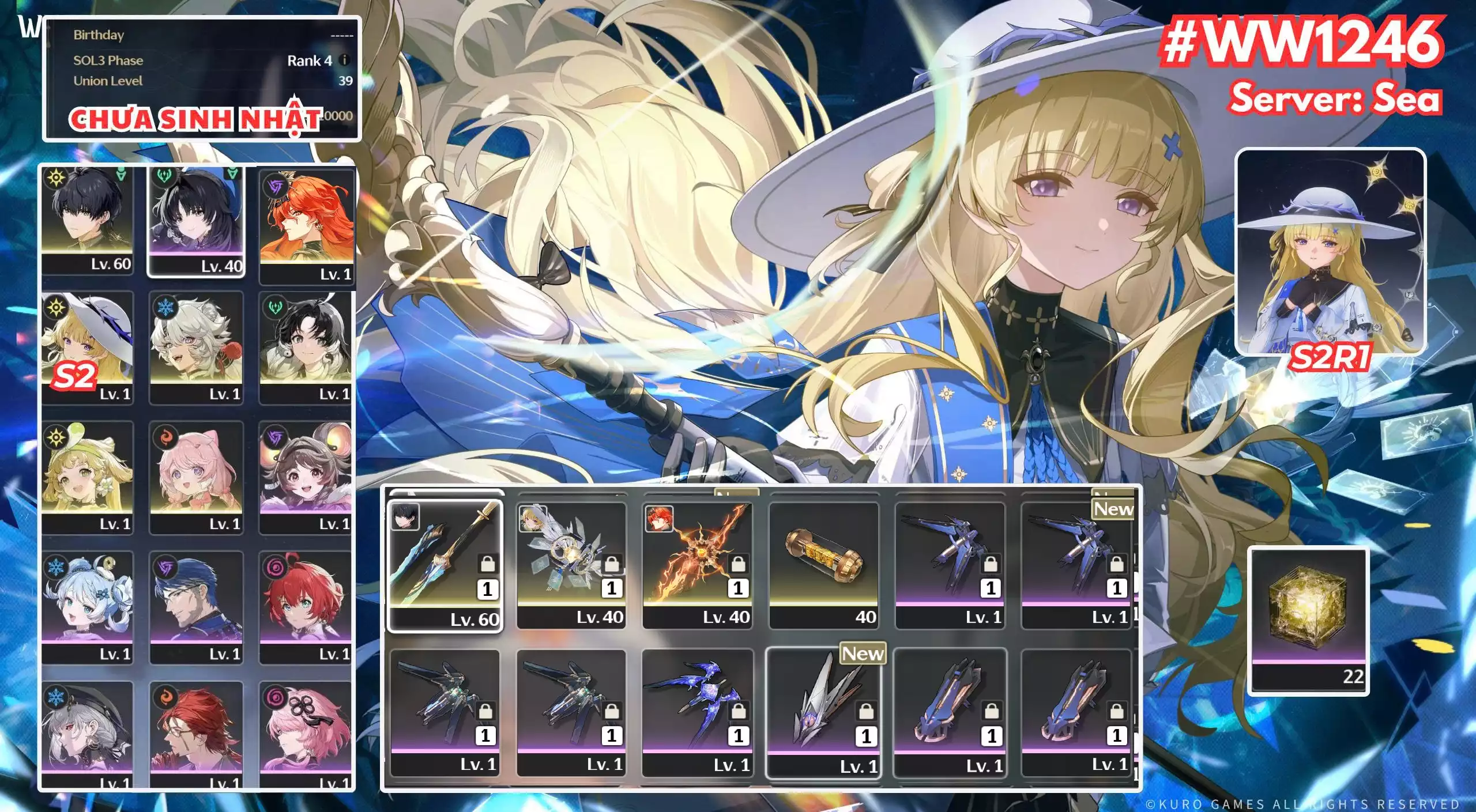Click the Glacio snowflake icon on the white-haired character
1476x812 pixels.
pyautogui.click(x=165, y=306)
